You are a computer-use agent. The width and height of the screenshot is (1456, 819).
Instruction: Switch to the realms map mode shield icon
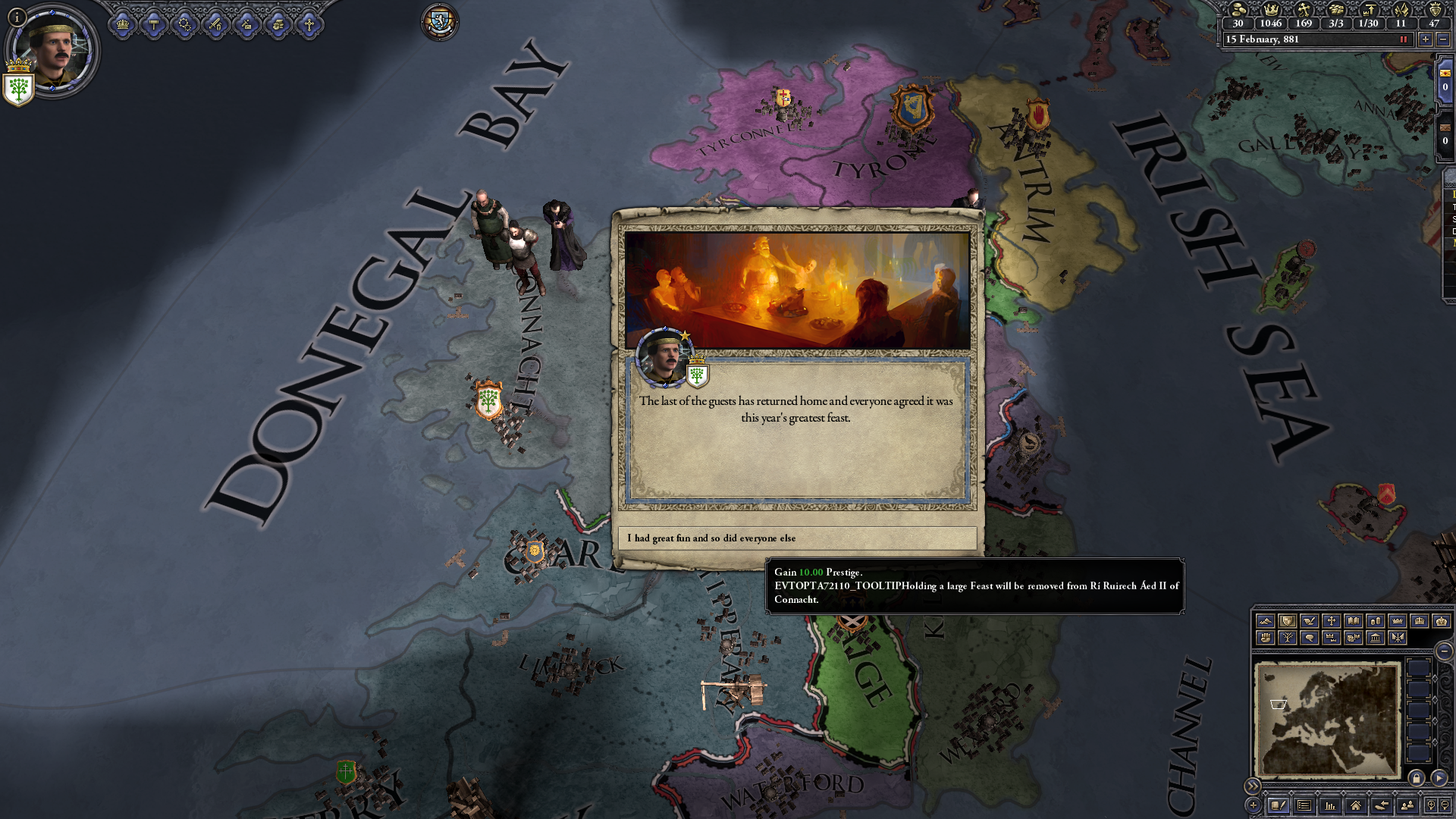pyautogui.click(x=1286, y=620)
